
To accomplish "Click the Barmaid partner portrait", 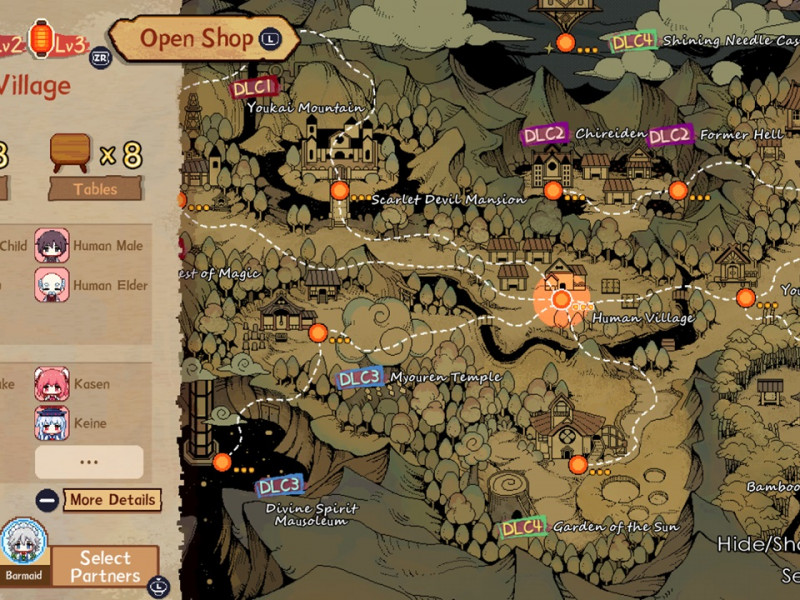I will tap(23, 543).
